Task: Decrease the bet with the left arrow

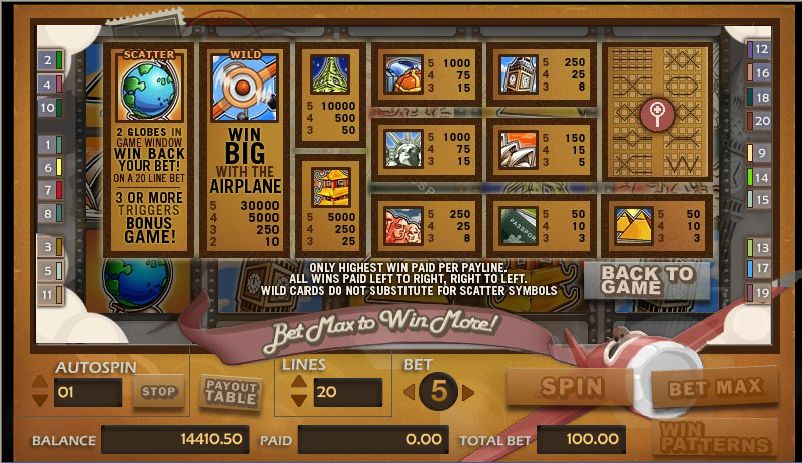Action: point(407,392)
